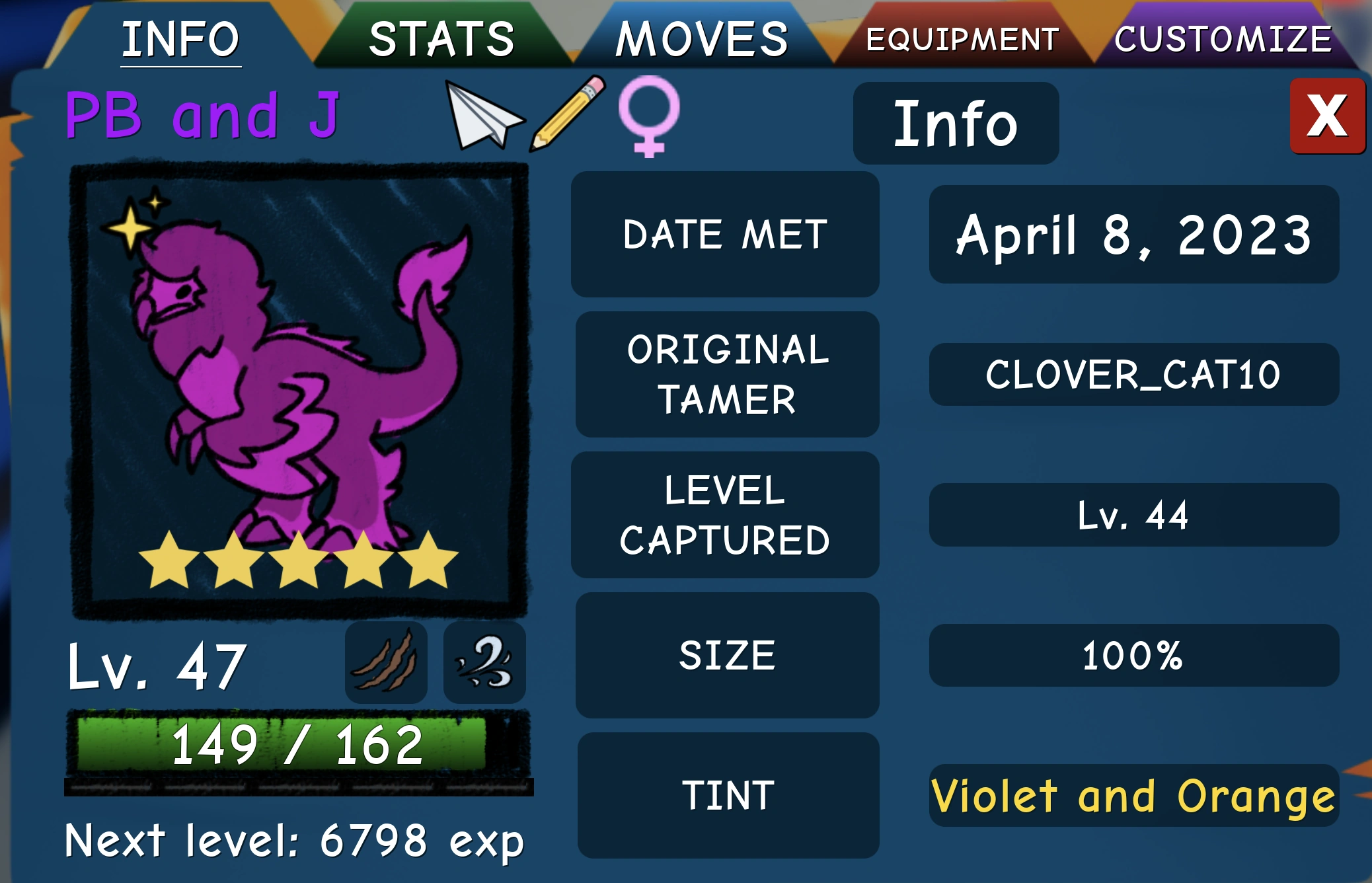Expand the SIZE field showing 100%
1372x883 pixels.
(x=1133, y=656)
